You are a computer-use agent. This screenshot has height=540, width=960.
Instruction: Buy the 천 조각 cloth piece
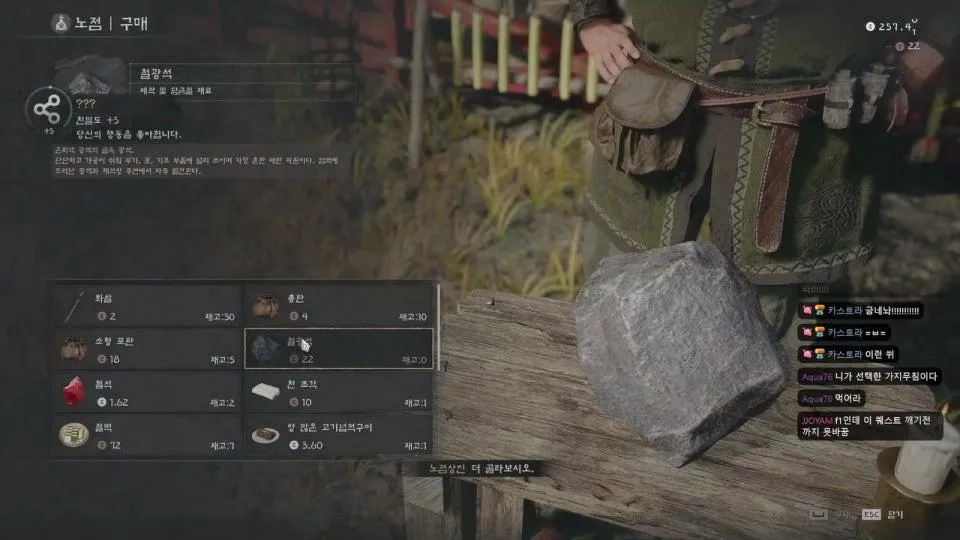click(339, 391)
